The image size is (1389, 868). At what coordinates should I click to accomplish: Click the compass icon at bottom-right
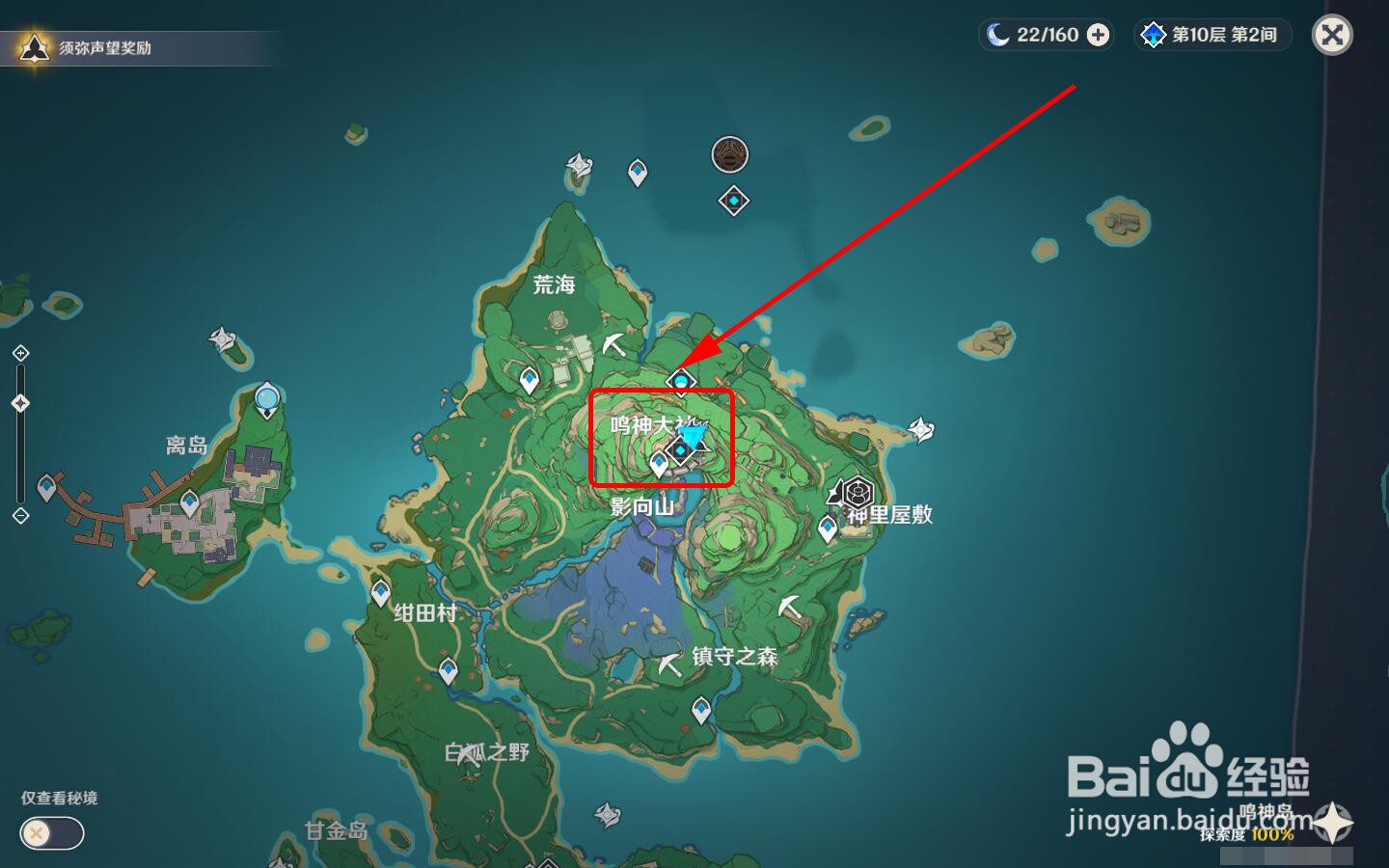1333,825
